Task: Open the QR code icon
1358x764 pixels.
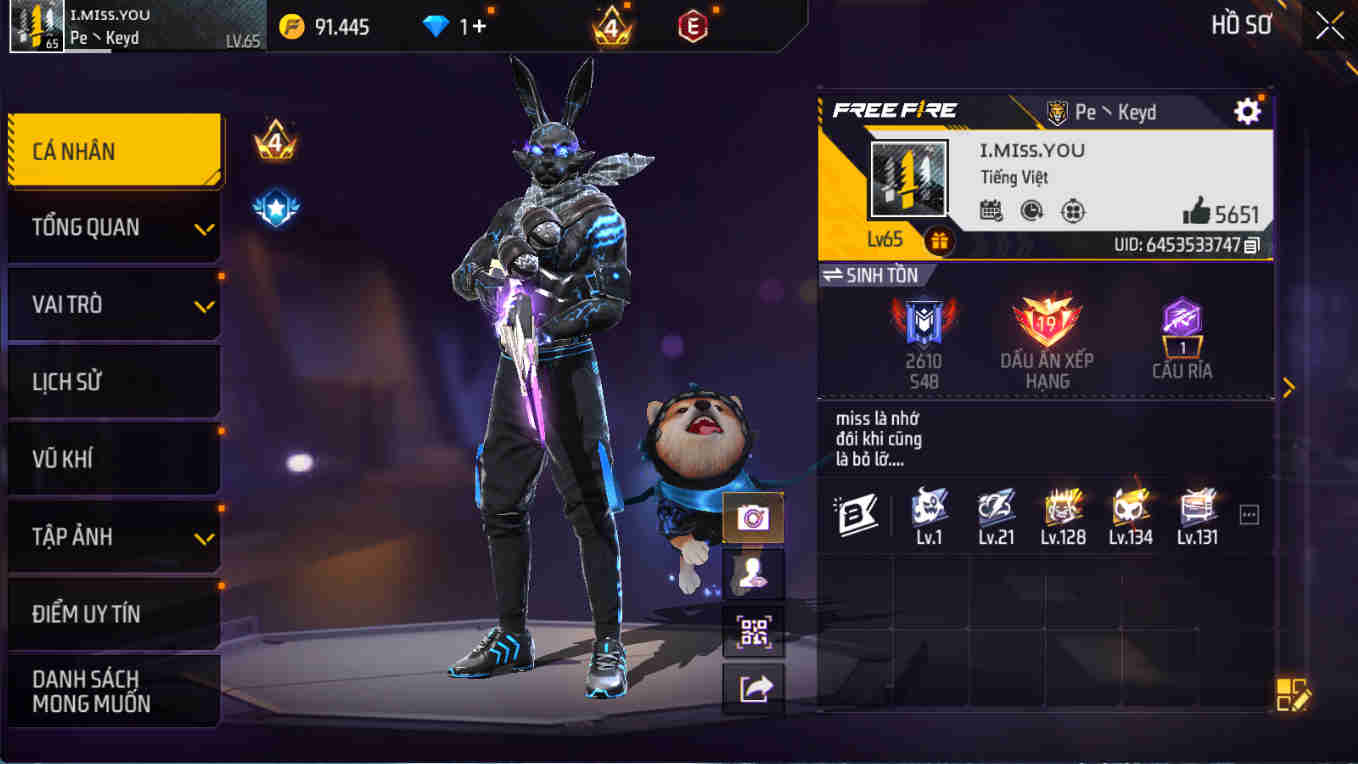Action: point(753,632)
